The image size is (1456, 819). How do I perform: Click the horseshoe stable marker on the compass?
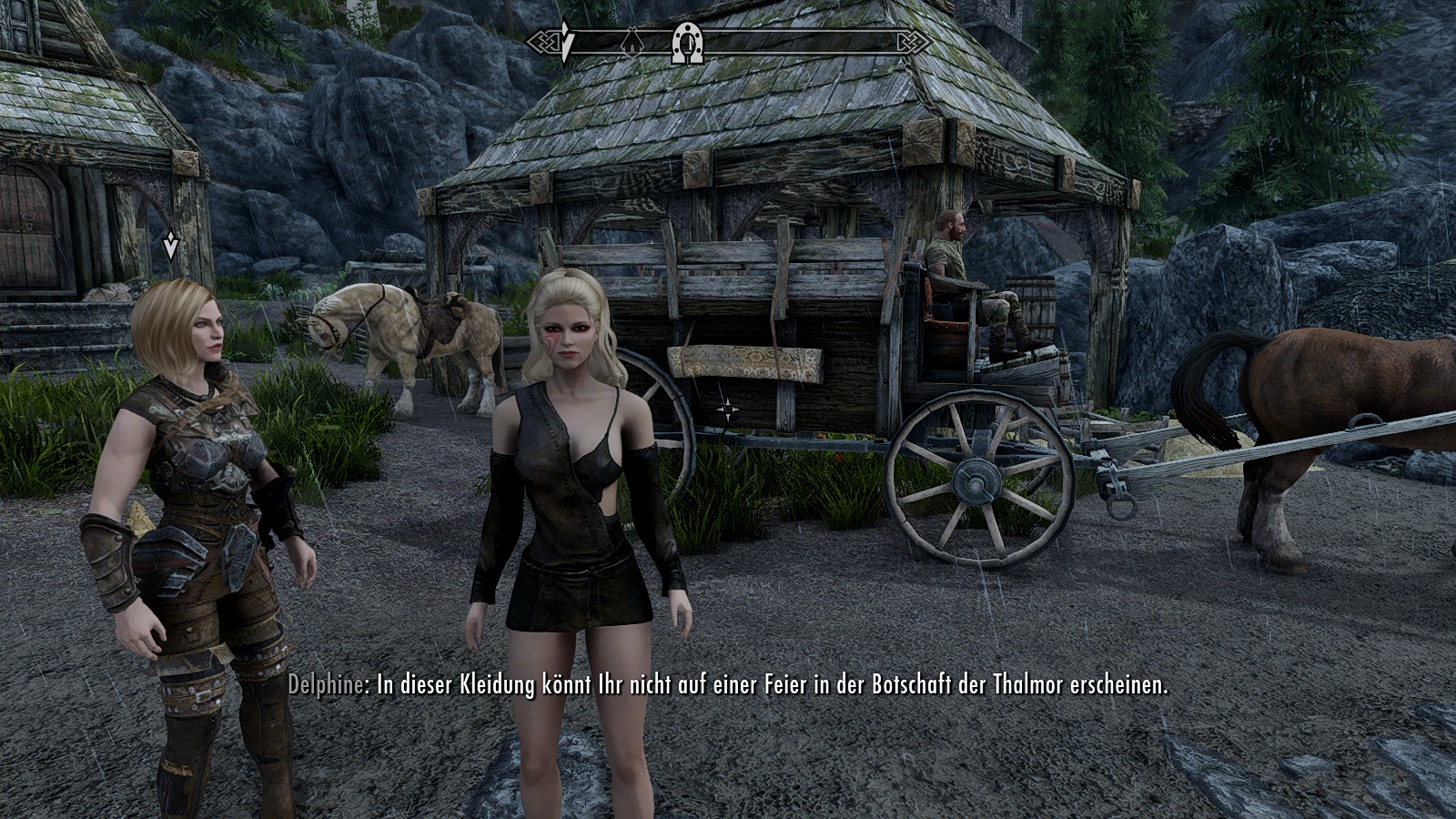(x=686, y=43)
